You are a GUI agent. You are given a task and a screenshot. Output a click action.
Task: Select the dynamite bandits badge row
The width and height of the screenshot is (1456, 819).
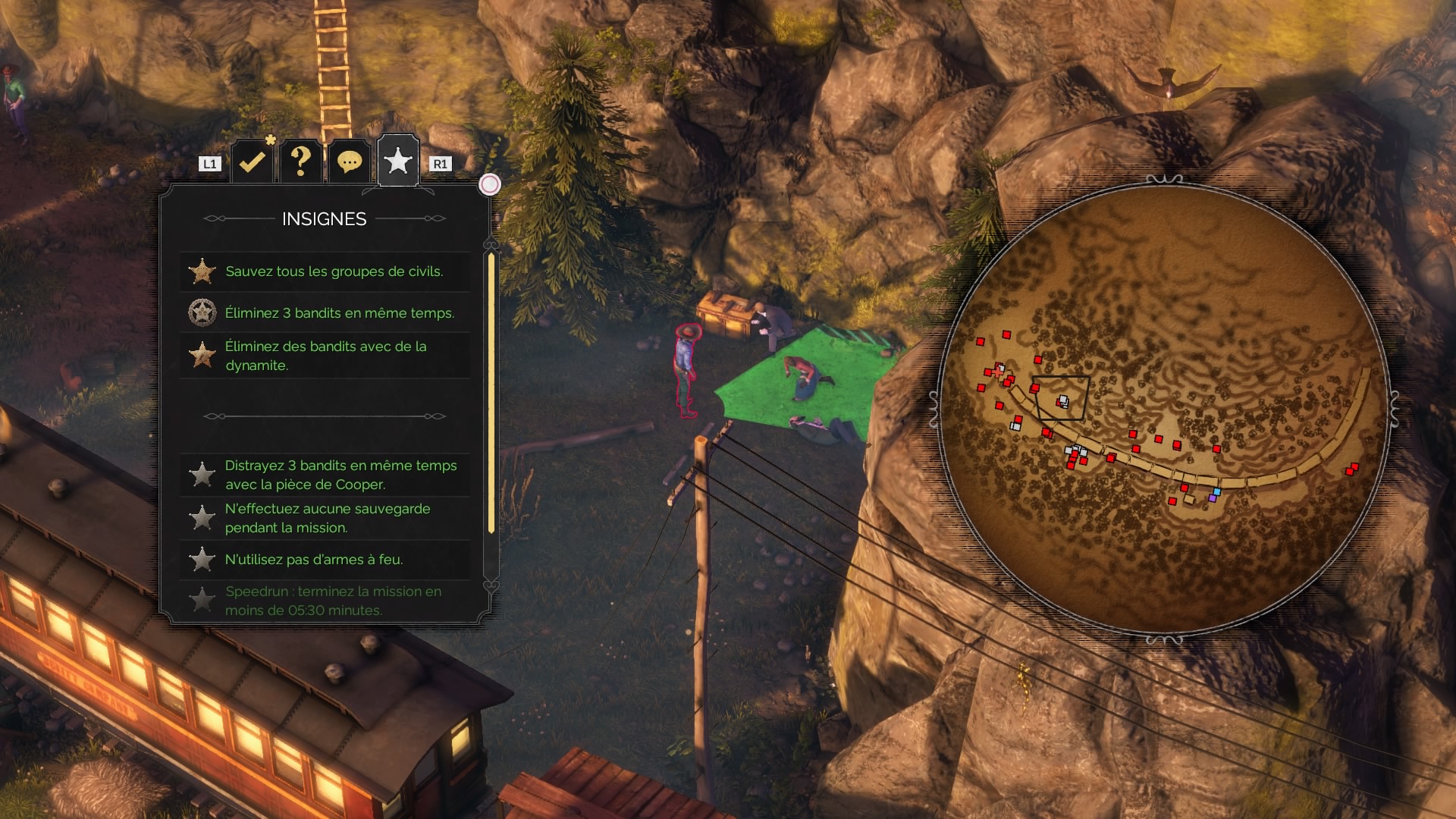point(325,356)
